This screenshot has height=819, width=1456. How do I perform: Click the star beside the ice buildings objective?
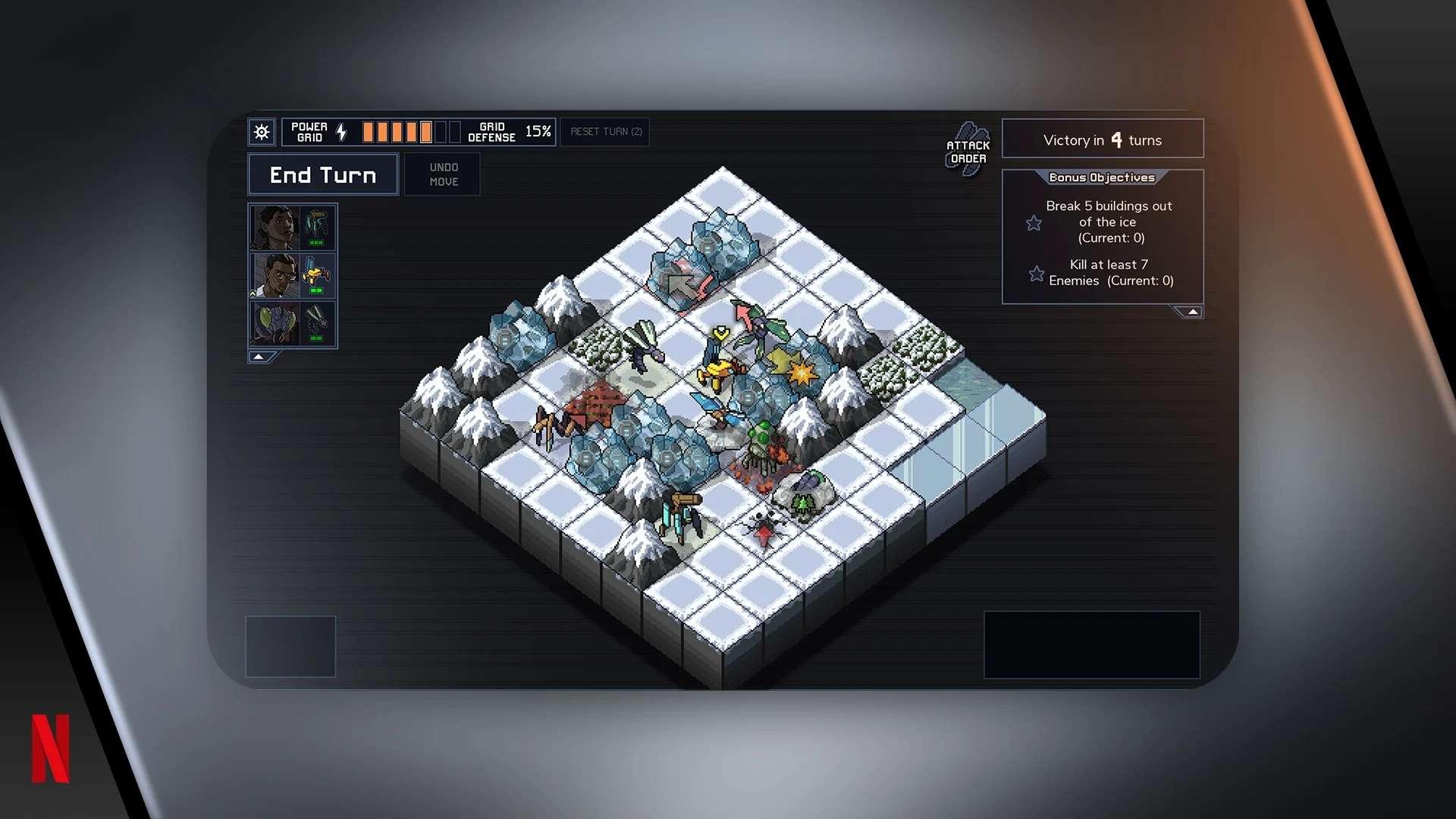pyautogui.click(x=1034, y=222)
